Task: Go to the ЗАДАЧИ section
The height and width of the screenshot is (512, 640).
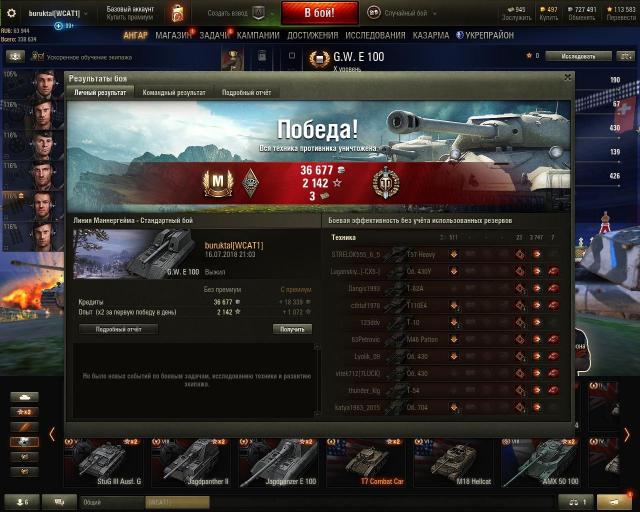Action: (x=214, y=35)
